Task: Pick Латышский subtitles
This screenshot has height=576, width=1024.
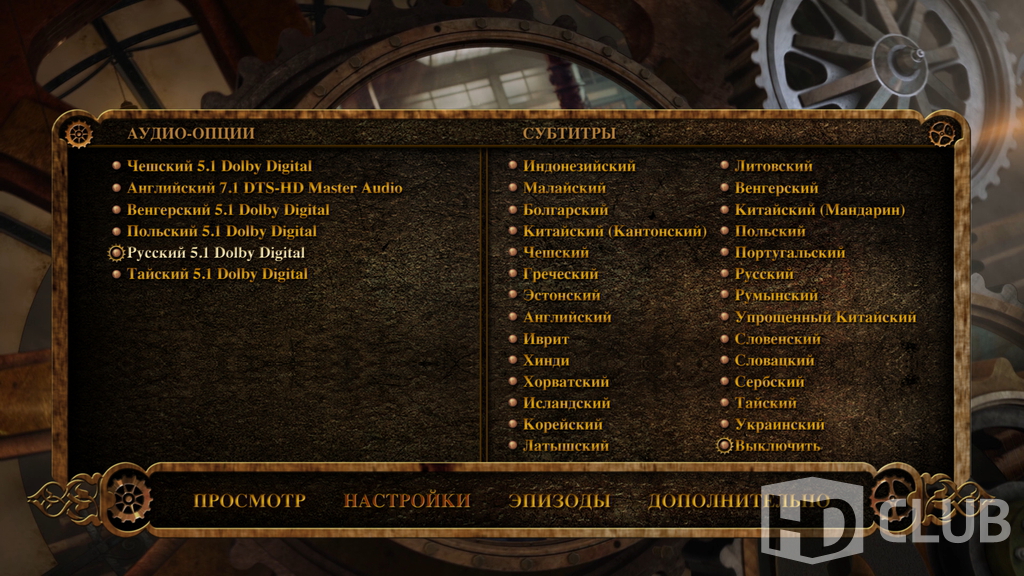Action: tap(565, 446)
